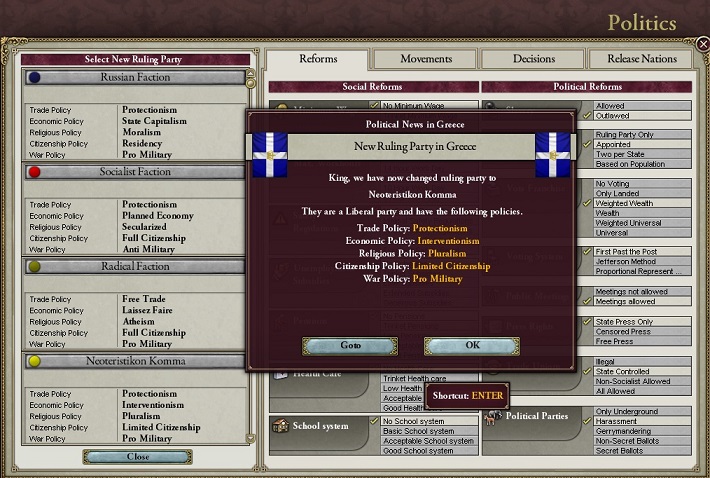Close the Politics window
The width and height of the screenshot is (710, 478).
[702, 43]
